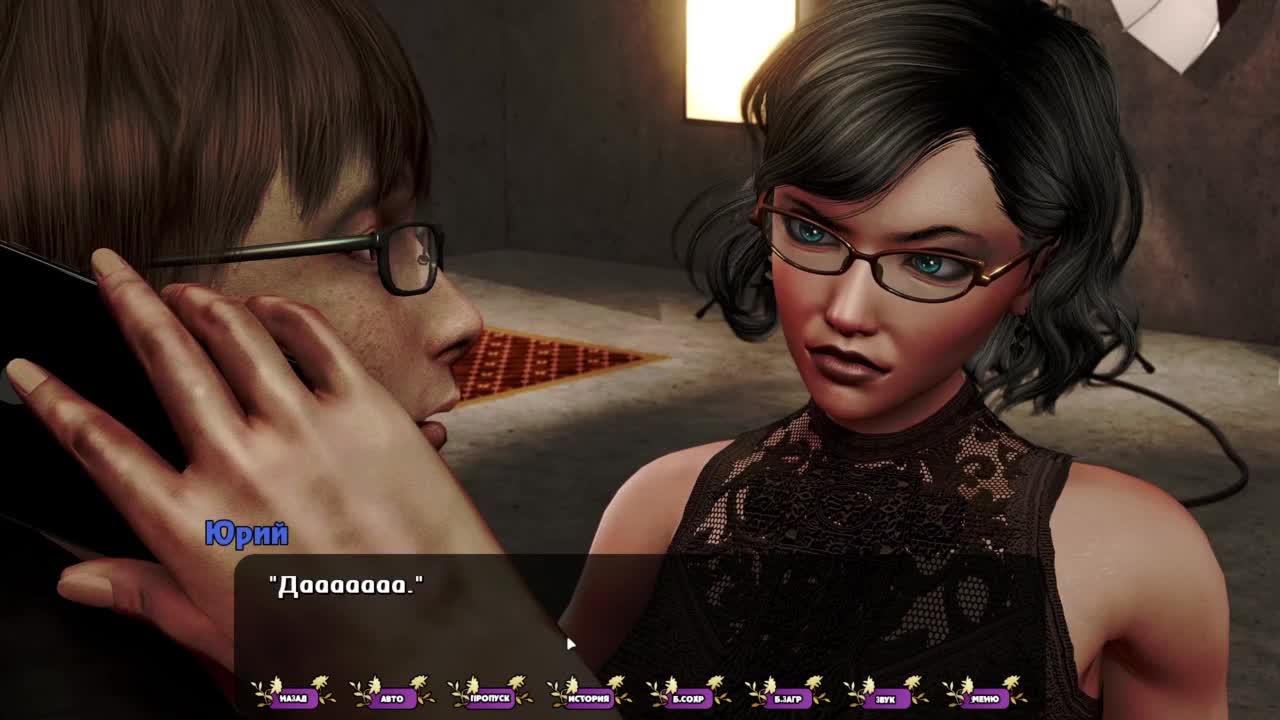Open the МЕНЮ game menu
This screenshot has width=1280, height=720.
984,698
